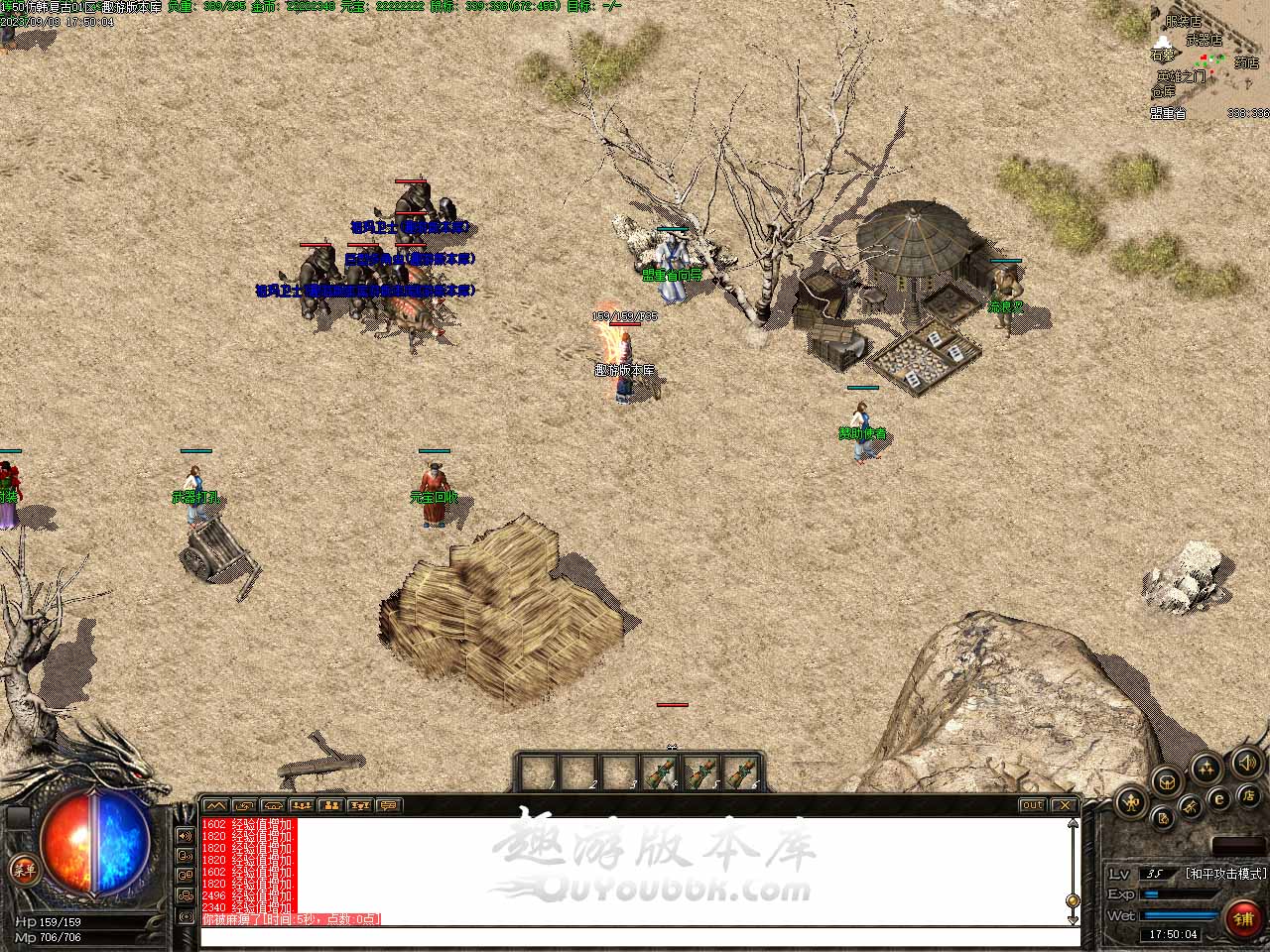Click the speech-bubble chat toolbar button

388,805
